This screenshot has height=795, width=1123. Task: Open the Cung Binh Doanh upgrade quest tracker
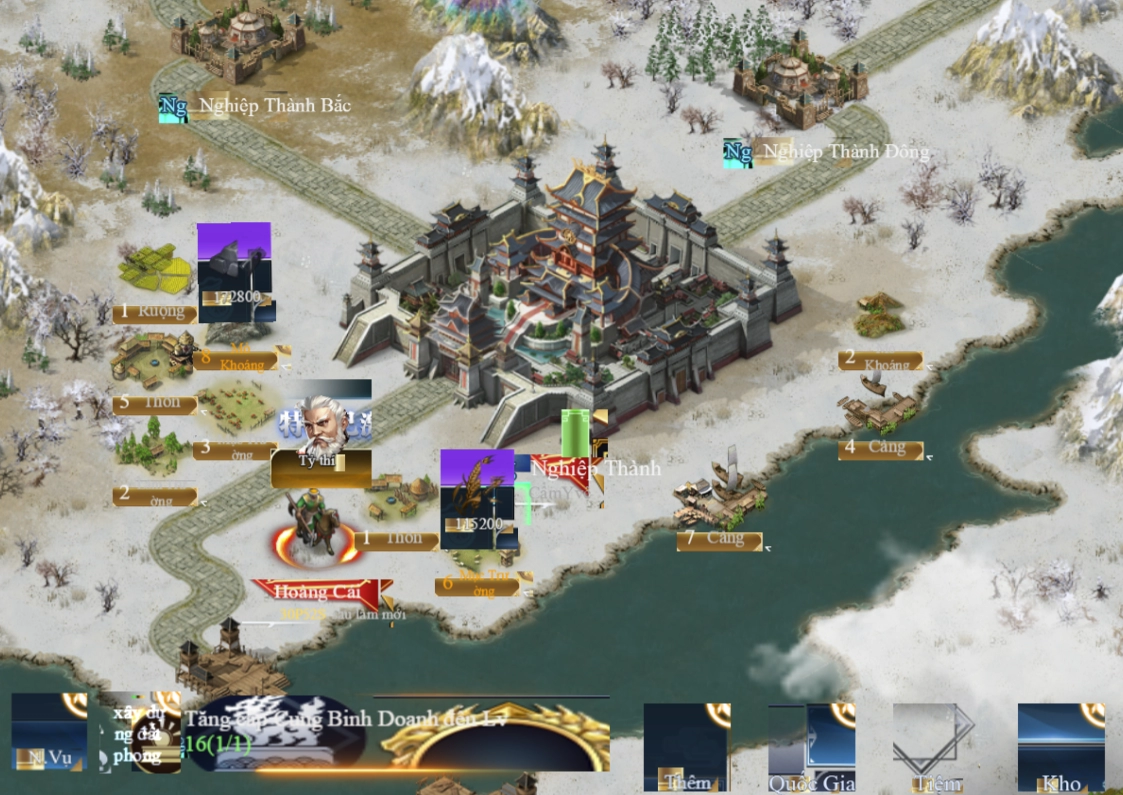(x=345, y=730)
